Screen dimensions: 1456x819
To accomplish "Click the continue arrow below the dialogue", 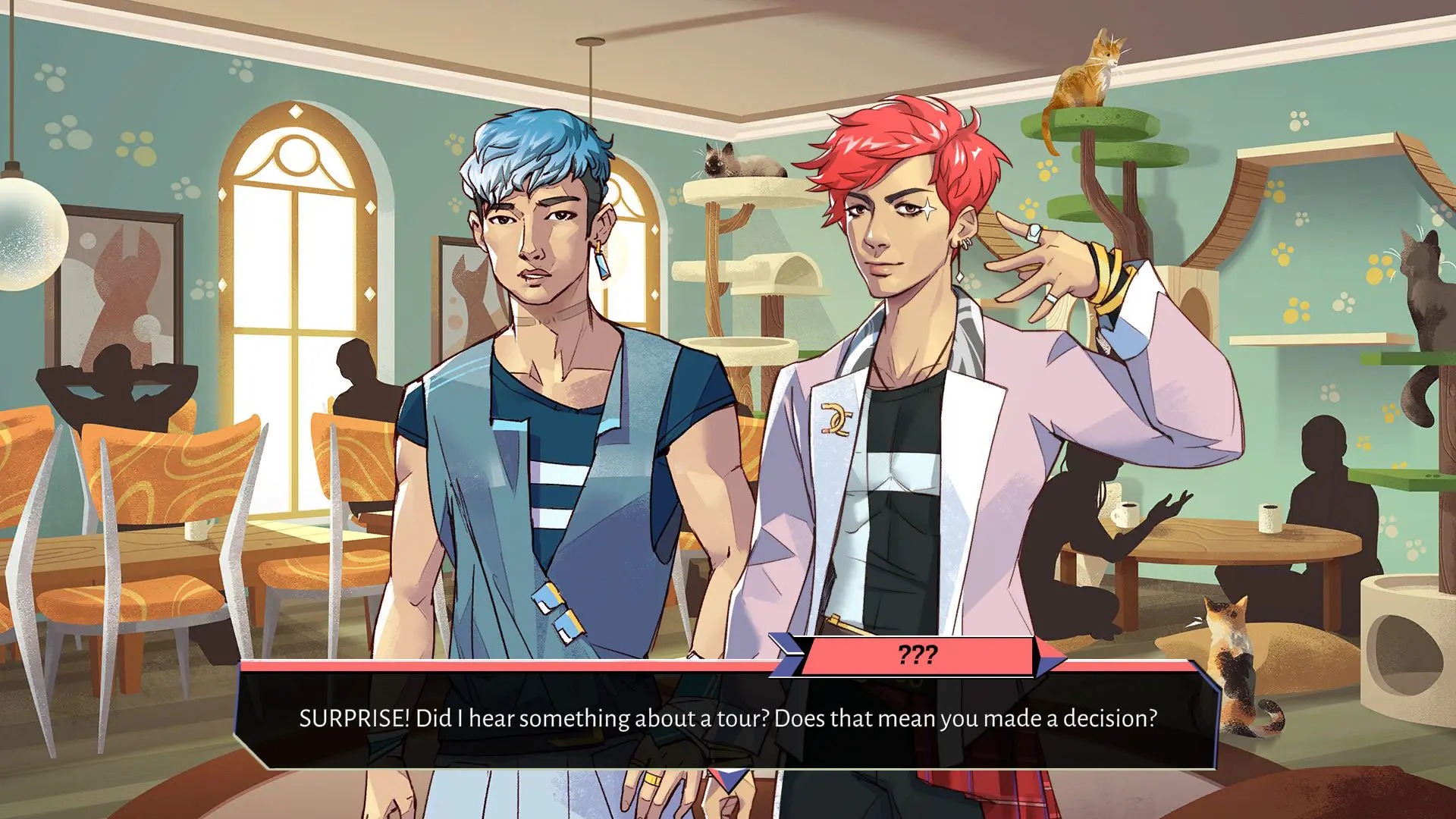I will pyautogui.click(x=729, y=779).
